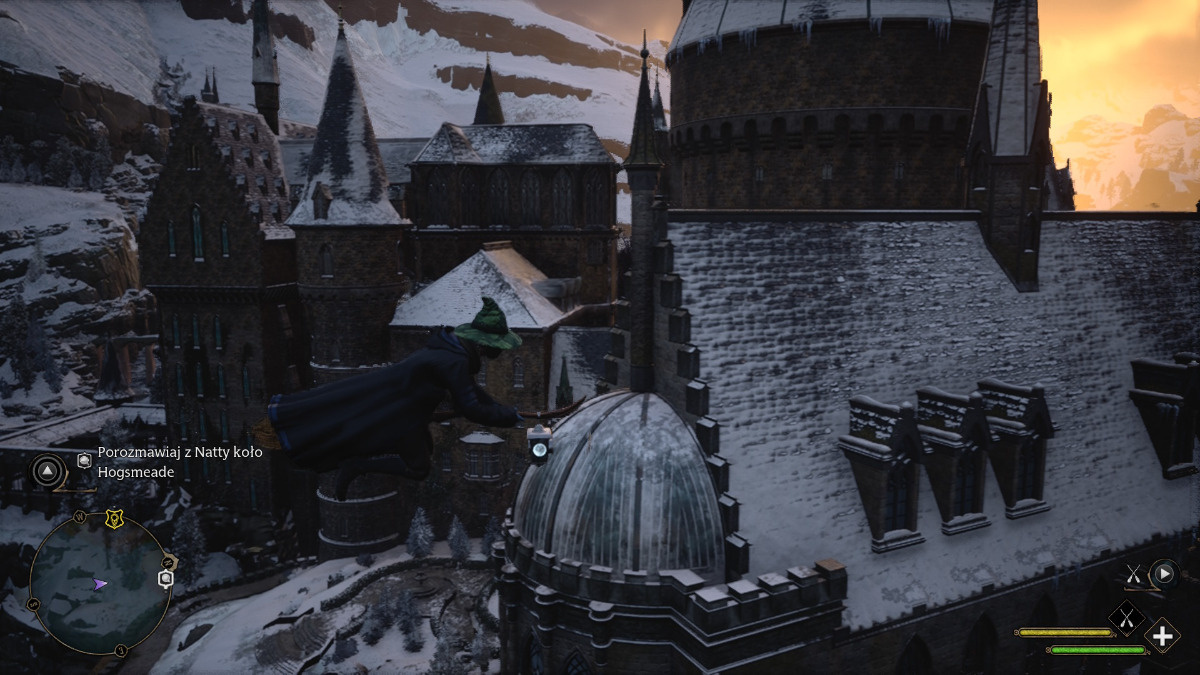Select the speech bubble quest marker on the minimap edge
Screen dimensions: 1200x675
coord(166,578)
